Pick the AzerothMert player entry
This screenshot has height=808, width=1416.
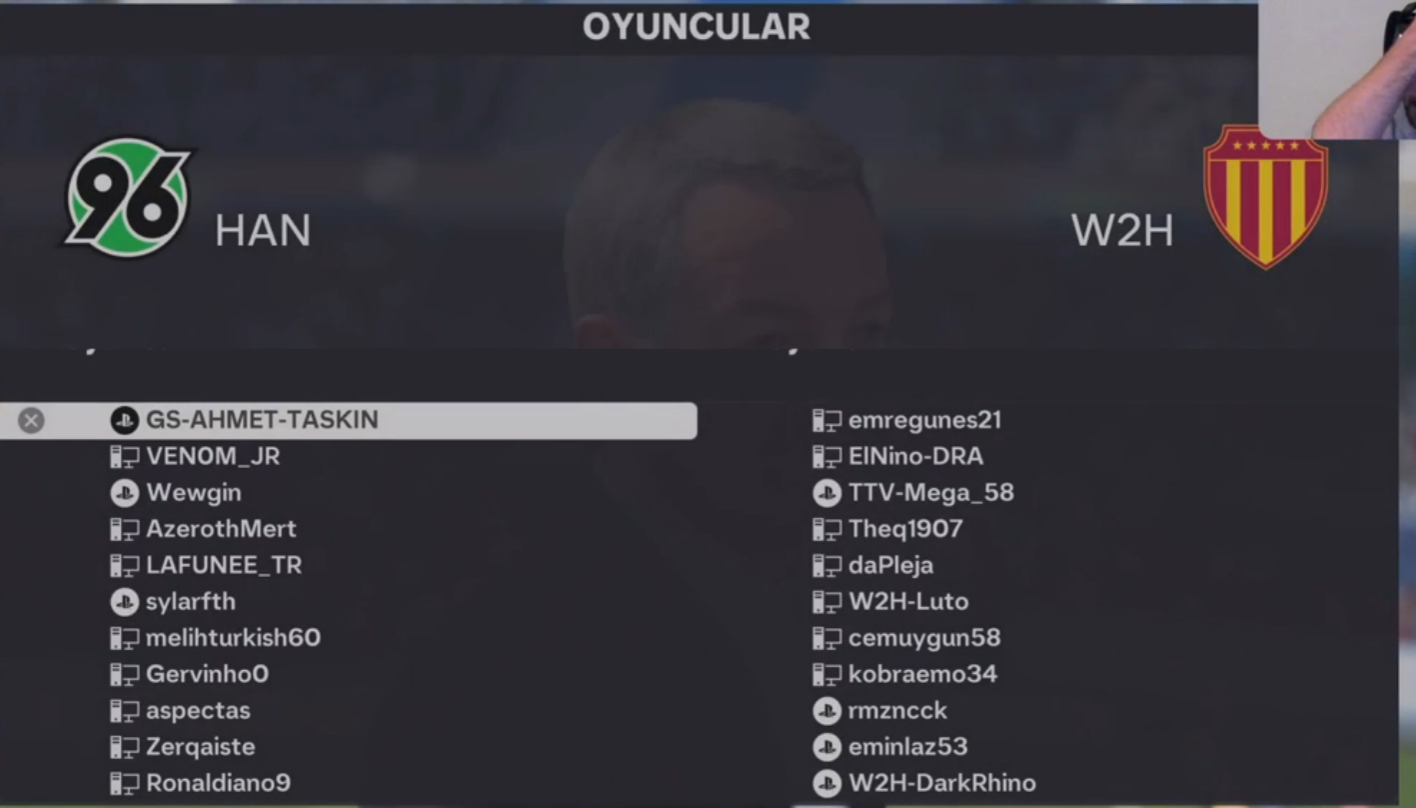(x=221, y=529)
